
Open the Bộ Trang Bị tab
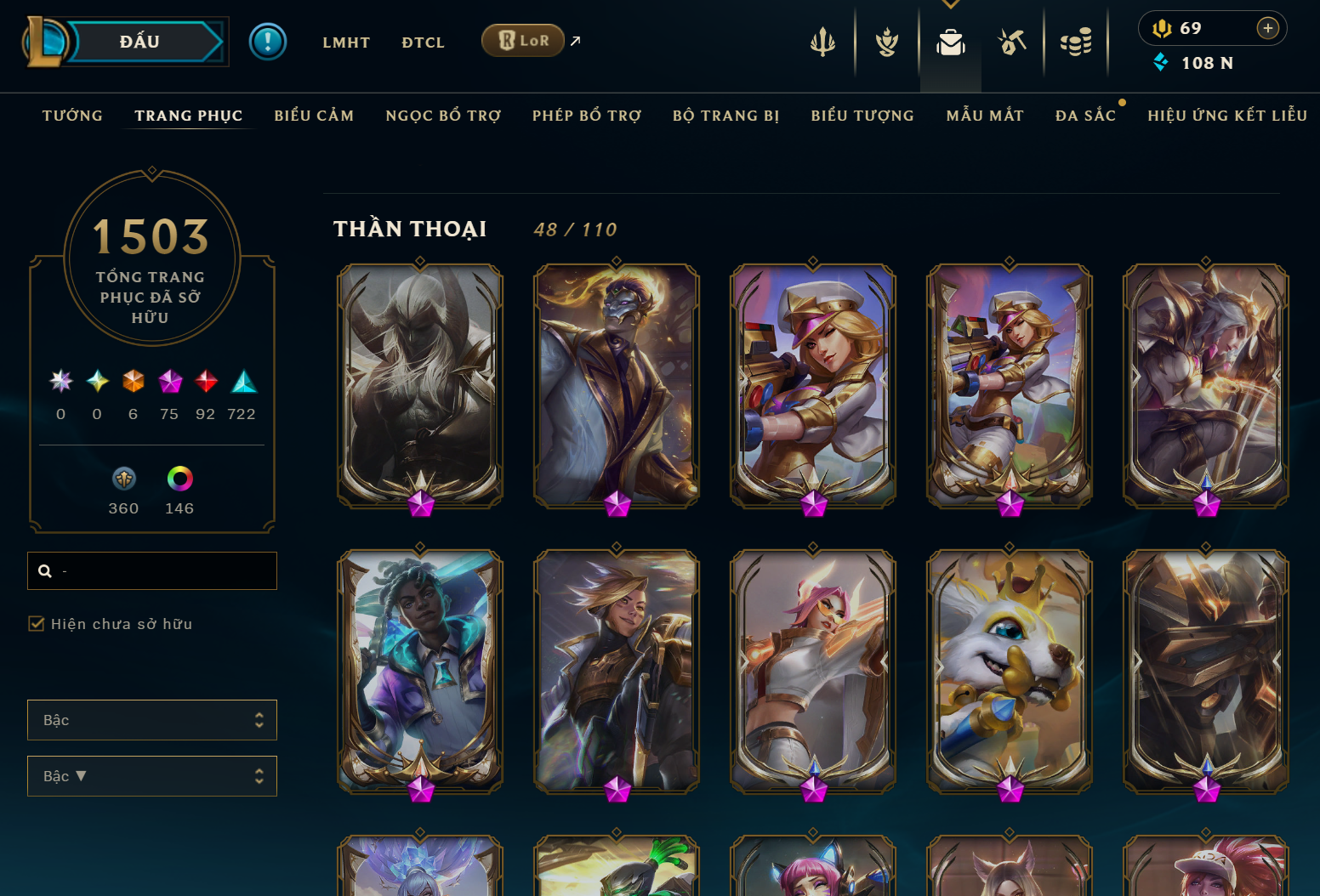(725, 116)
